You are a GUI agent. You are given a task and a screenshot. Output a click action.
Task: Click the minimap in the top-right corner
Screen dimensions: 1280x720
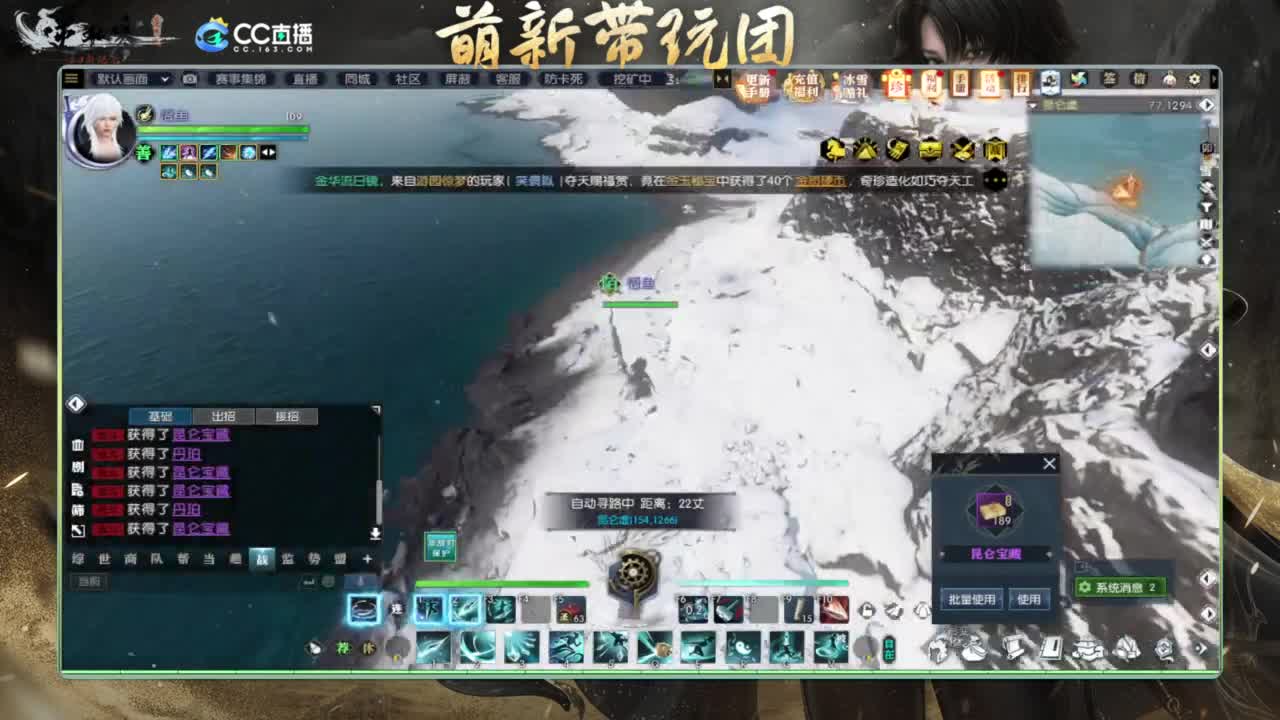pos(1110,180)
